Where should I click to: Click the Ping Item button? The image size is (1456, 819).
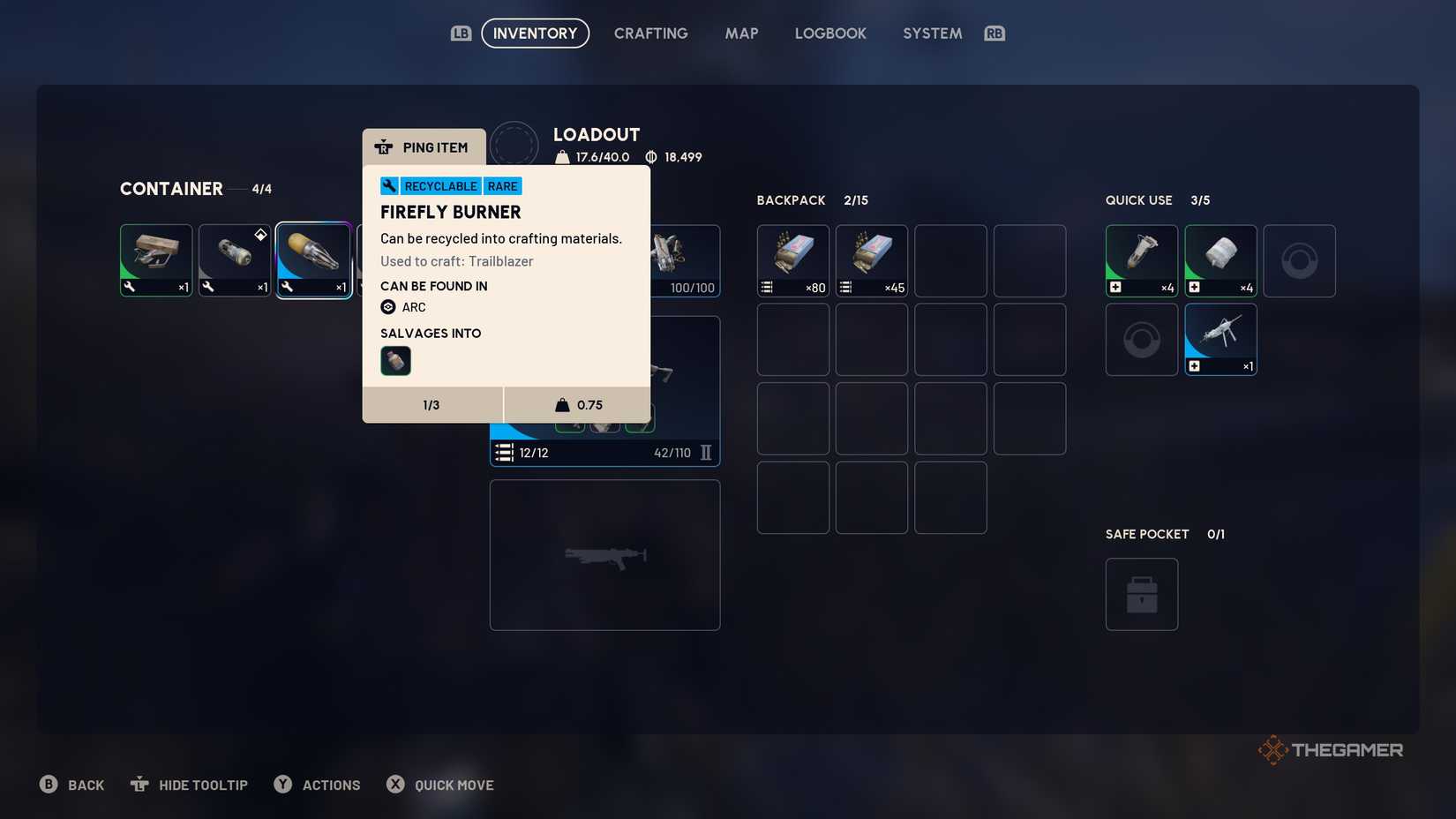pyautogui.click(x=424, y=147)
